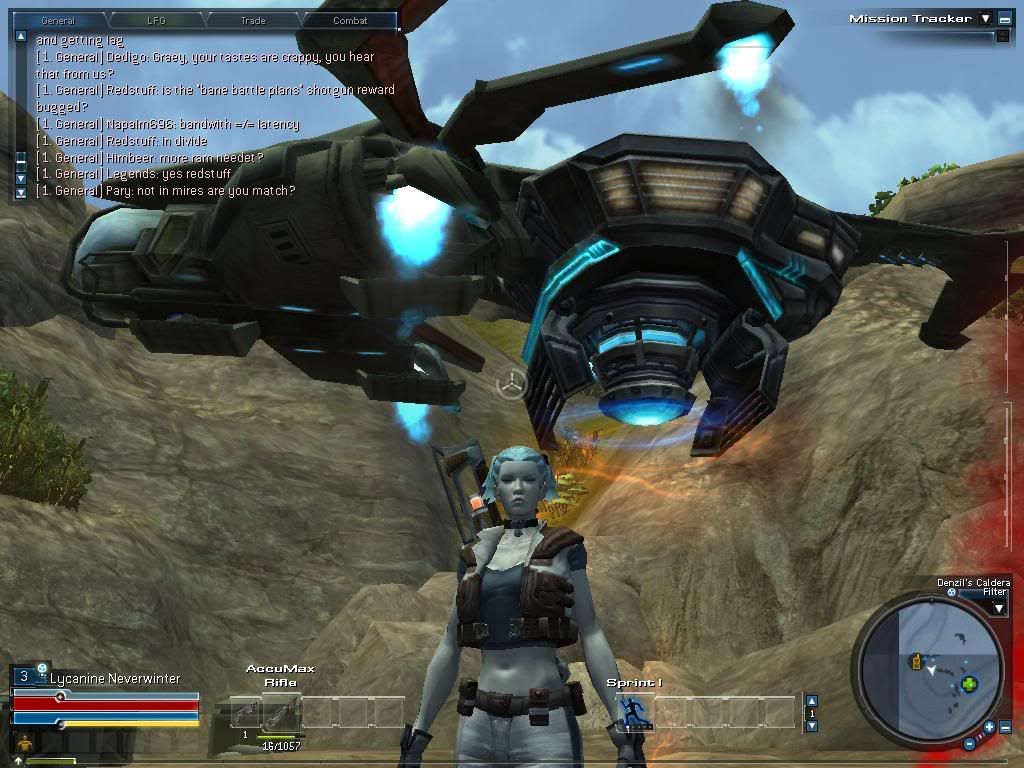Click the green cross marker on minimap
1024x768 pixels.
click(x=968, y=685)
